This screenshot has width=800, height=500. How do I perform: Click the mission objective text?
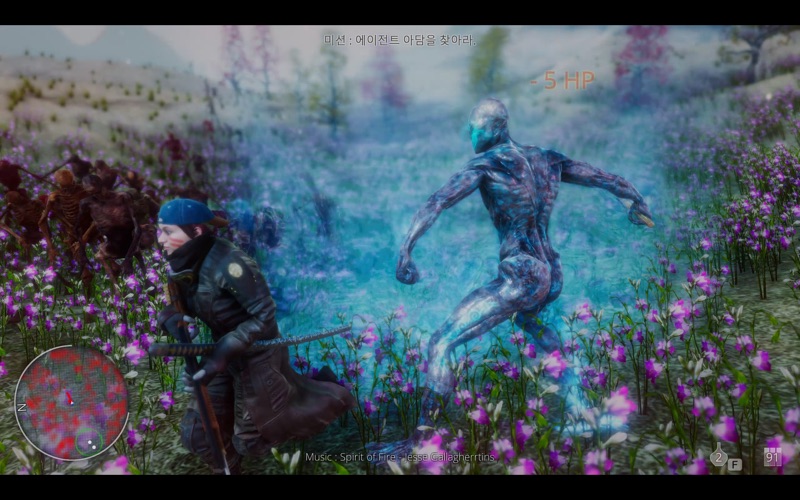tap(400, 40)
